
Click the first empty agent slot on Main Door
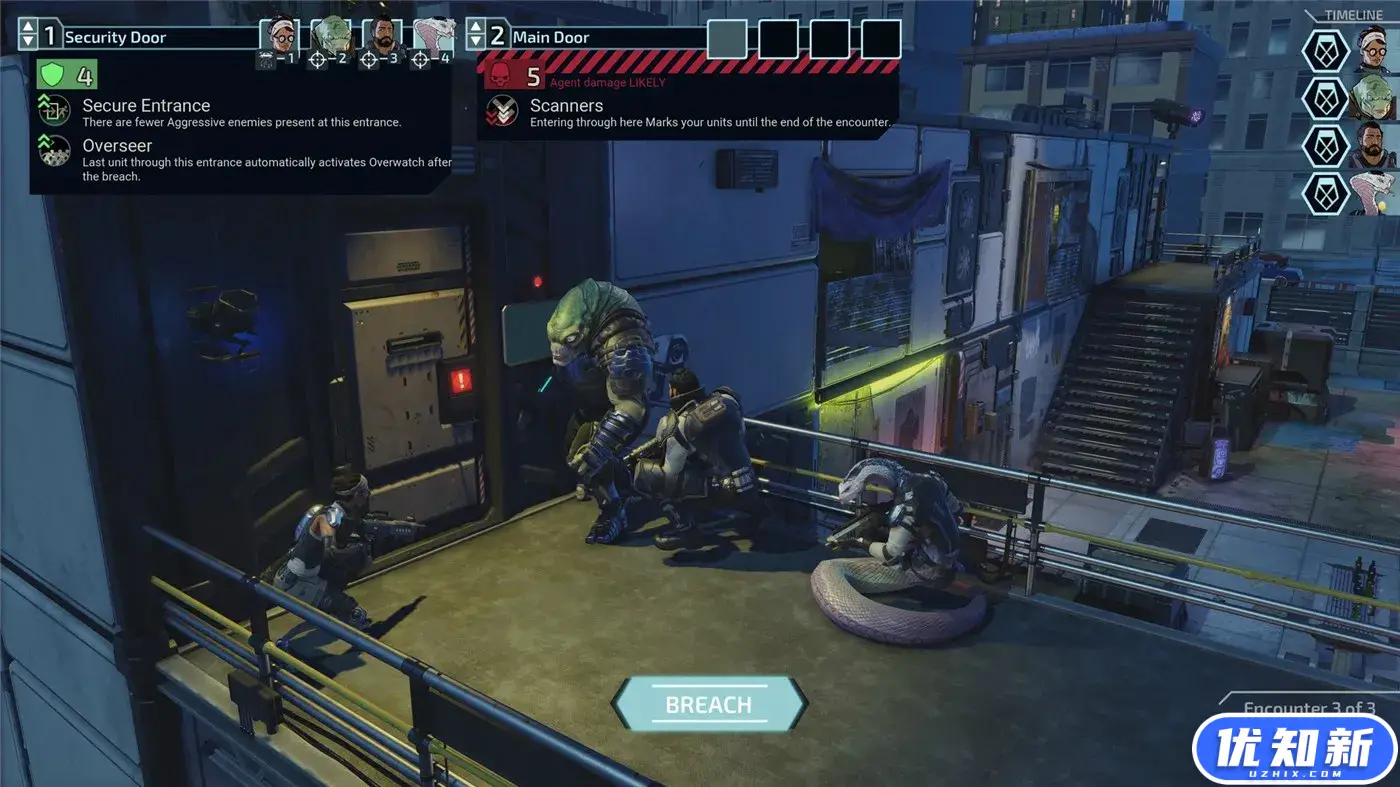728,40
